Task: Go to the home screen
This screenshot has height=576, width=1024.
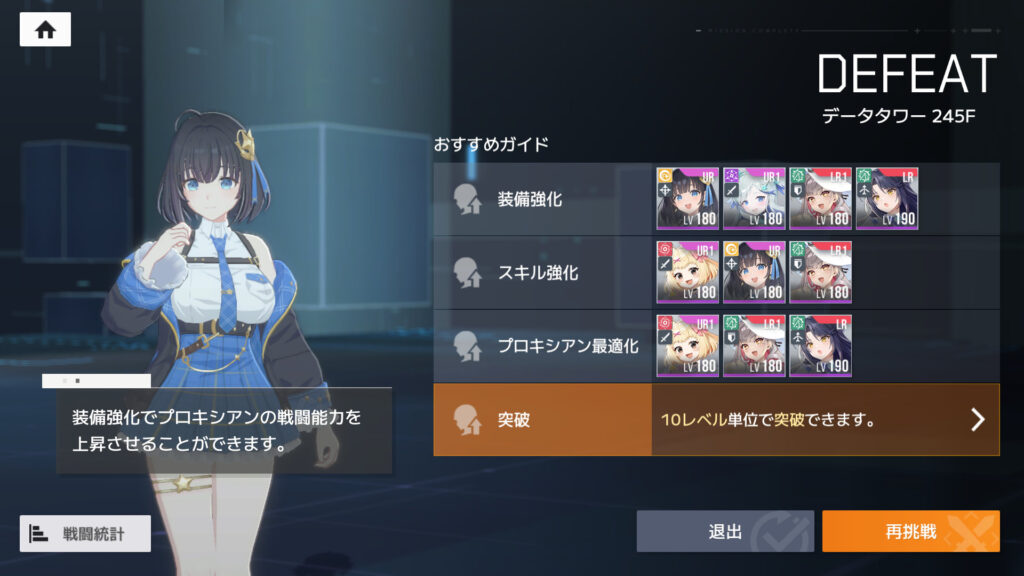Action: click(45, 30)
